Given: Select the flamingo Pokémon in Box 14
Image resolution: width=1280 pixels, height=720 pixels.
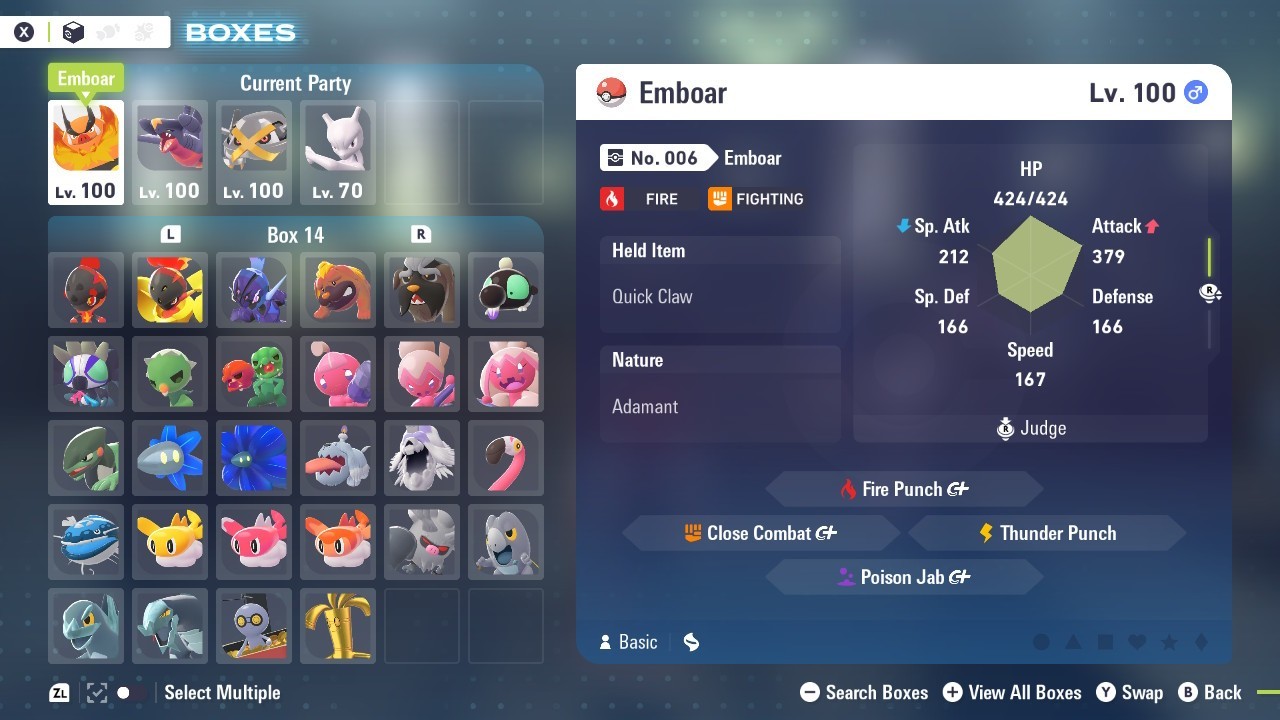Looking at the screenshot, I should point(506,458).
